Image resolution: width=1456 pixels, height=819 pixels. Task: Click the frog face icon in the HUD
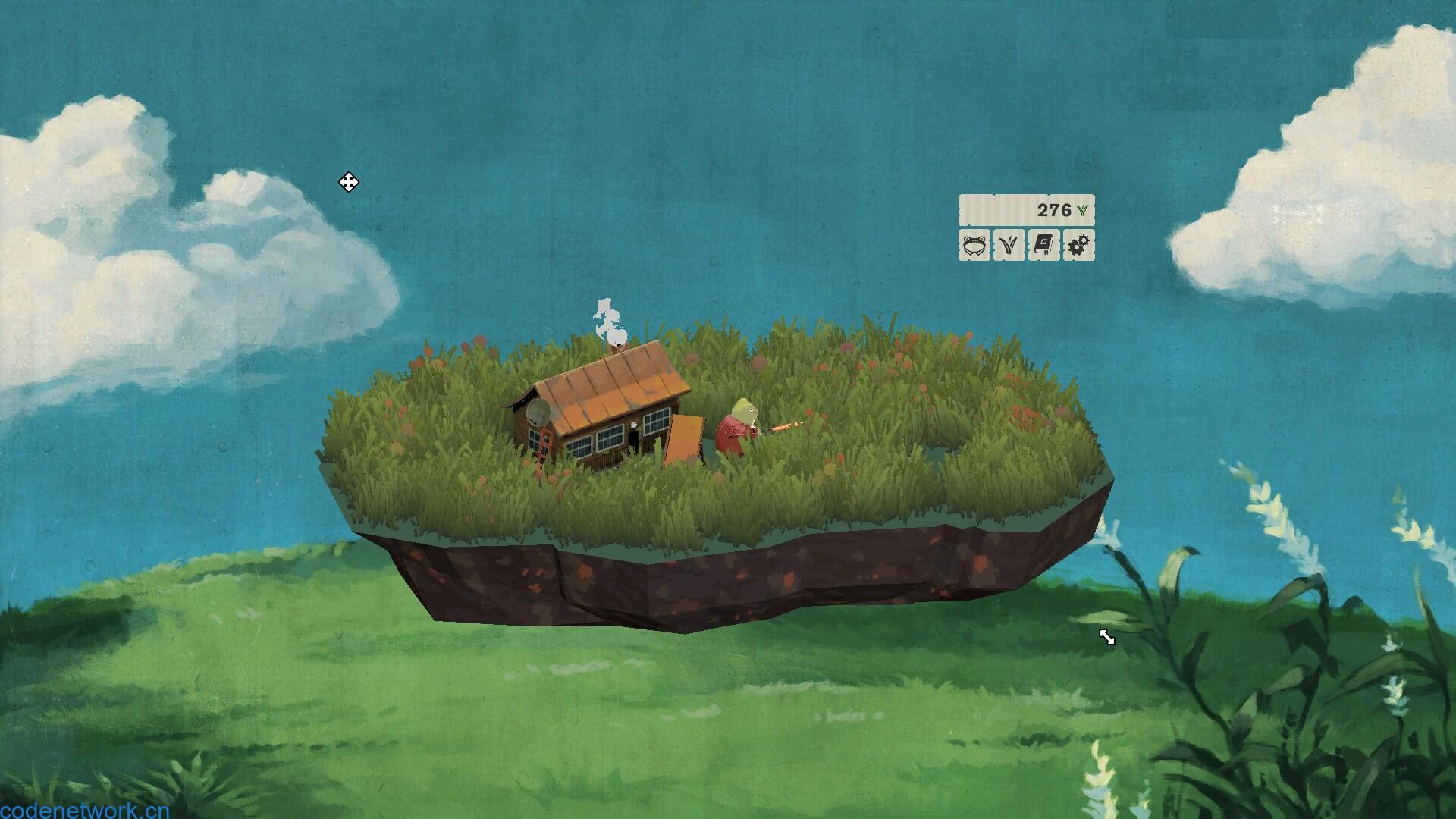(973, 244)
